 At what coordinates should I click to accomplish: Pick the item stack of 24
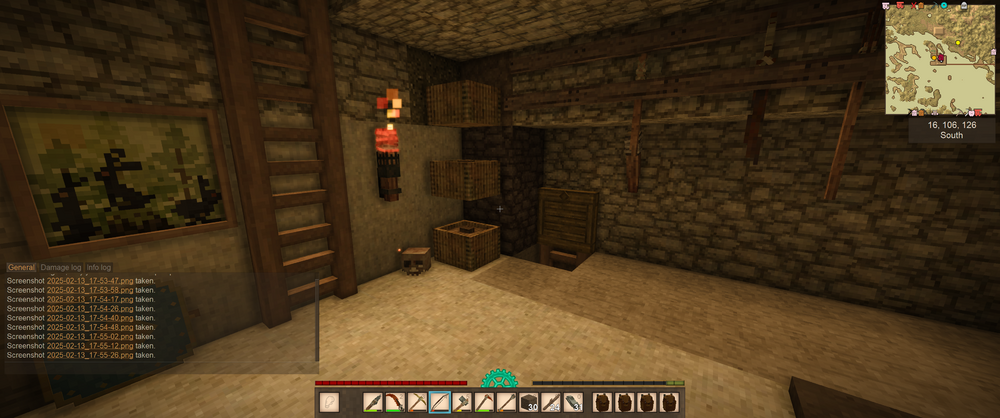point(552,403)
